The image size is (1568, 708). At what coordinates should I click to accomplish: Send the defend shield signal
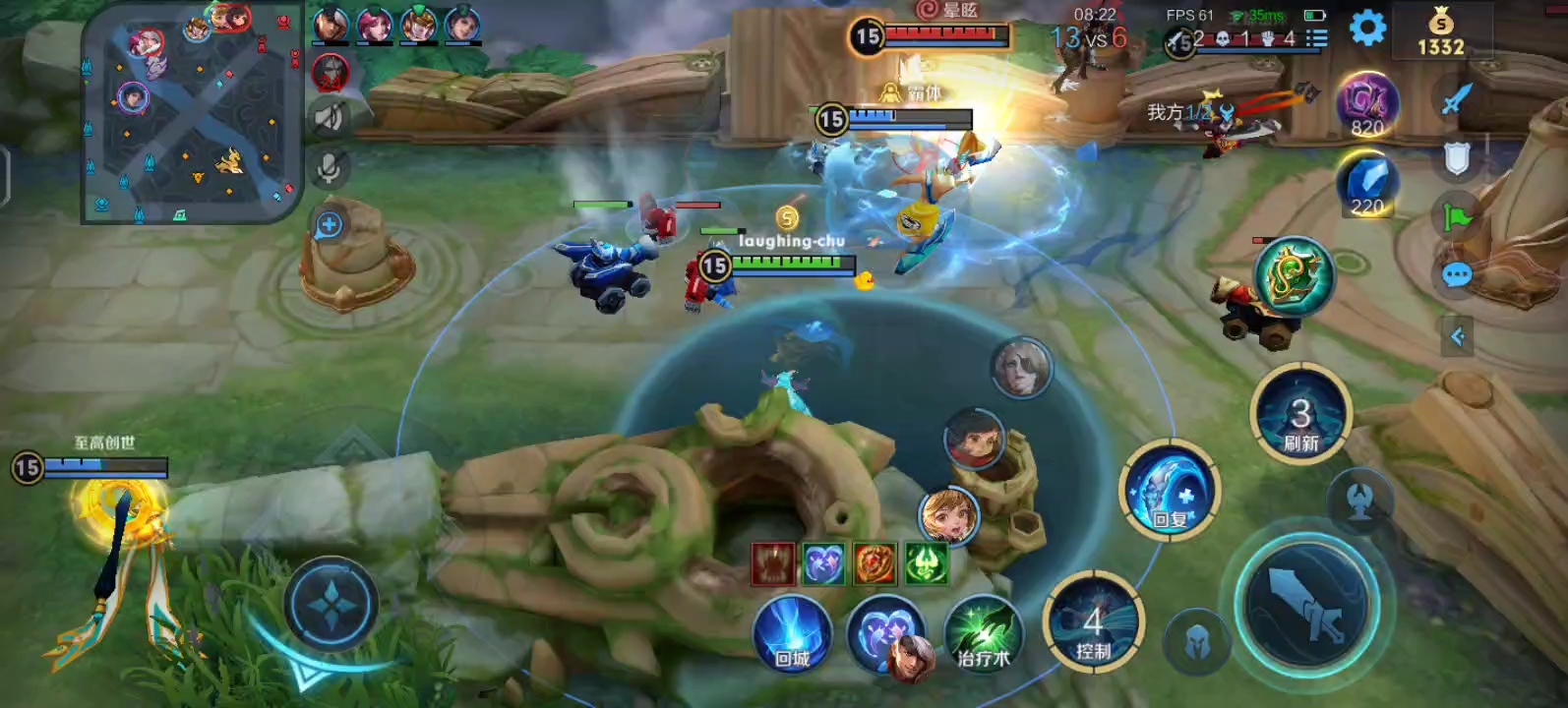1457,157
